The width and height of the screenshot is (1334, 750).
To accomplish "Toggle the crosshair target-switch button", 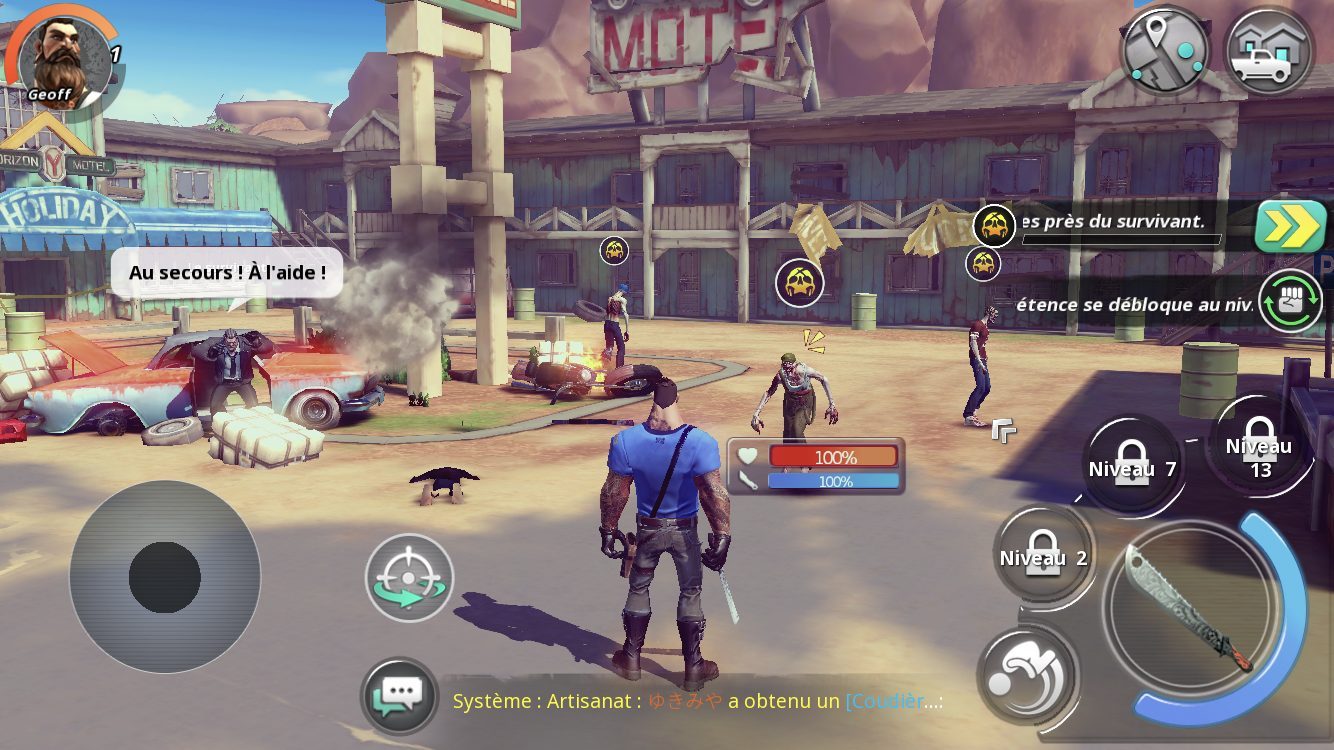I will point(409,578).
